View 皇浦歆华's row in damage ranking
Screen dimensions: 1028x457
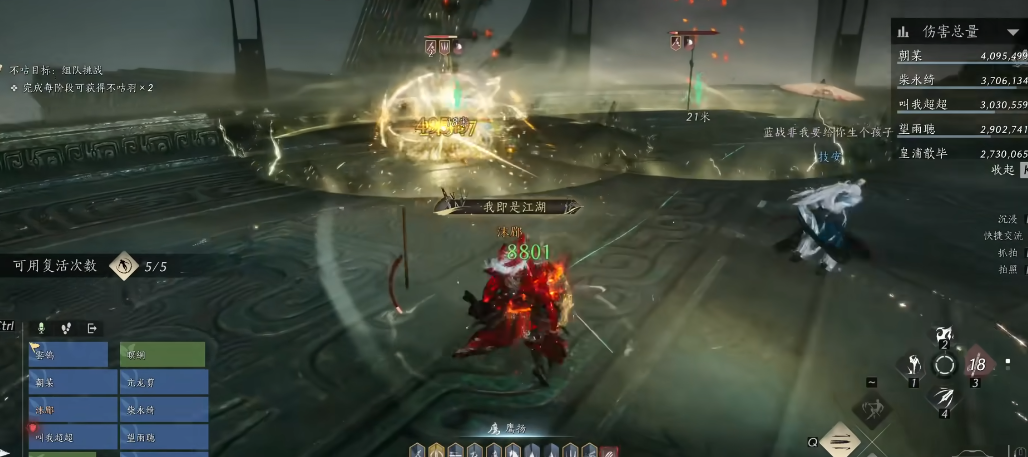(962, 153)
